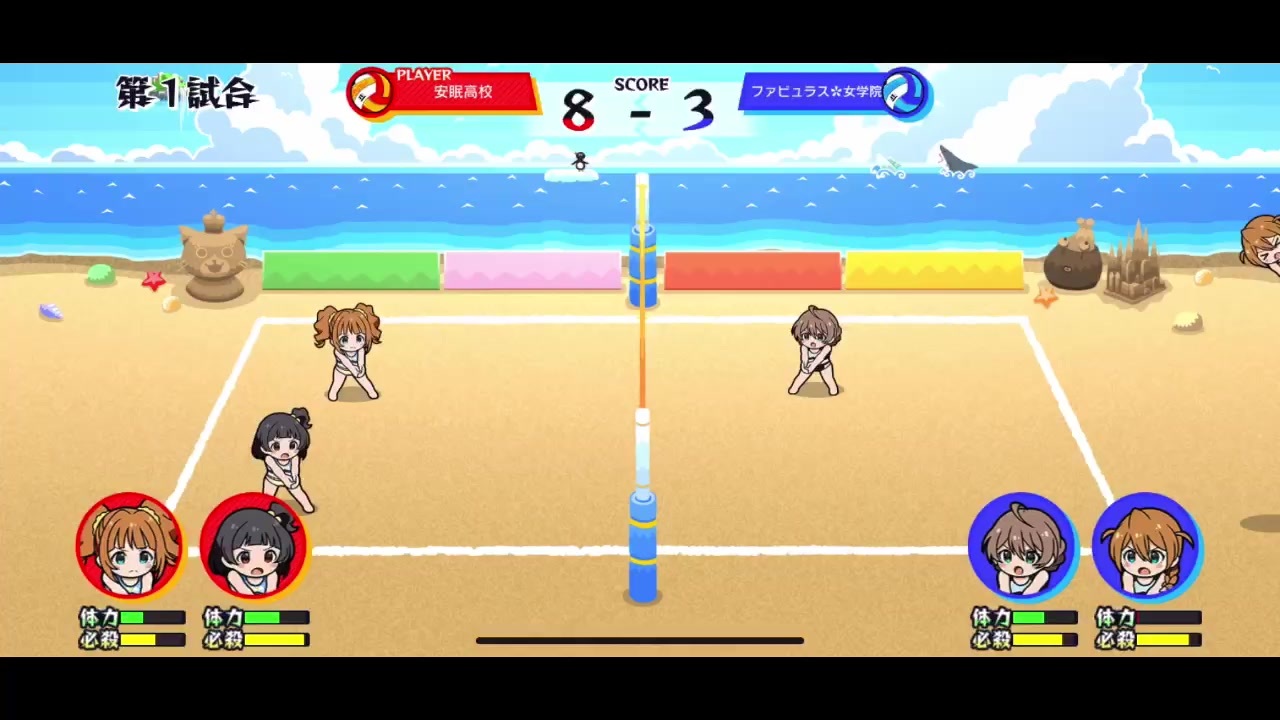Select the black-haired girl's portrait on the left
The height and width of the screenshot is (720, 1280).
(255, 545)
